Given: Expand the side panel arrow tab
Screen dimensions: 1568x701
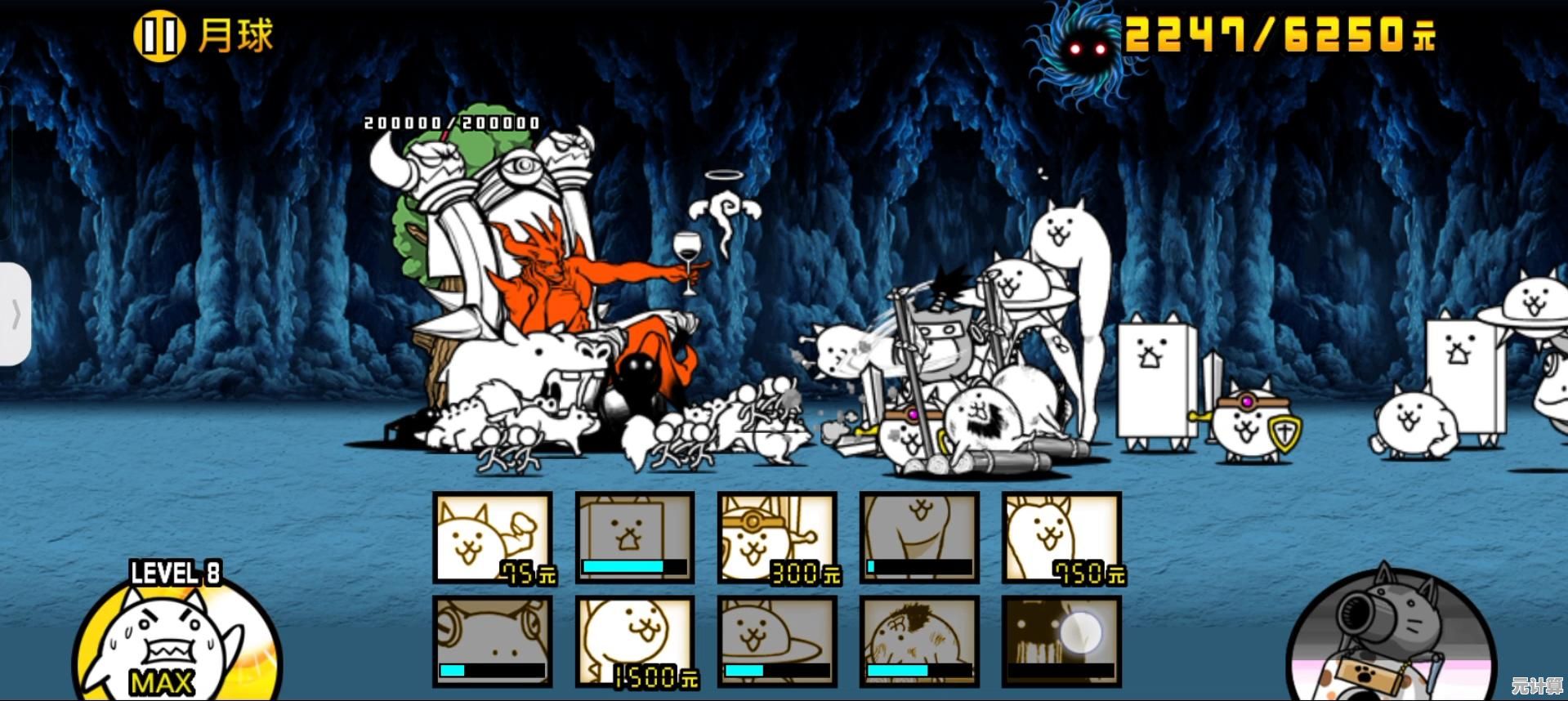Looking at the screenshot, I should coord(15,315).
